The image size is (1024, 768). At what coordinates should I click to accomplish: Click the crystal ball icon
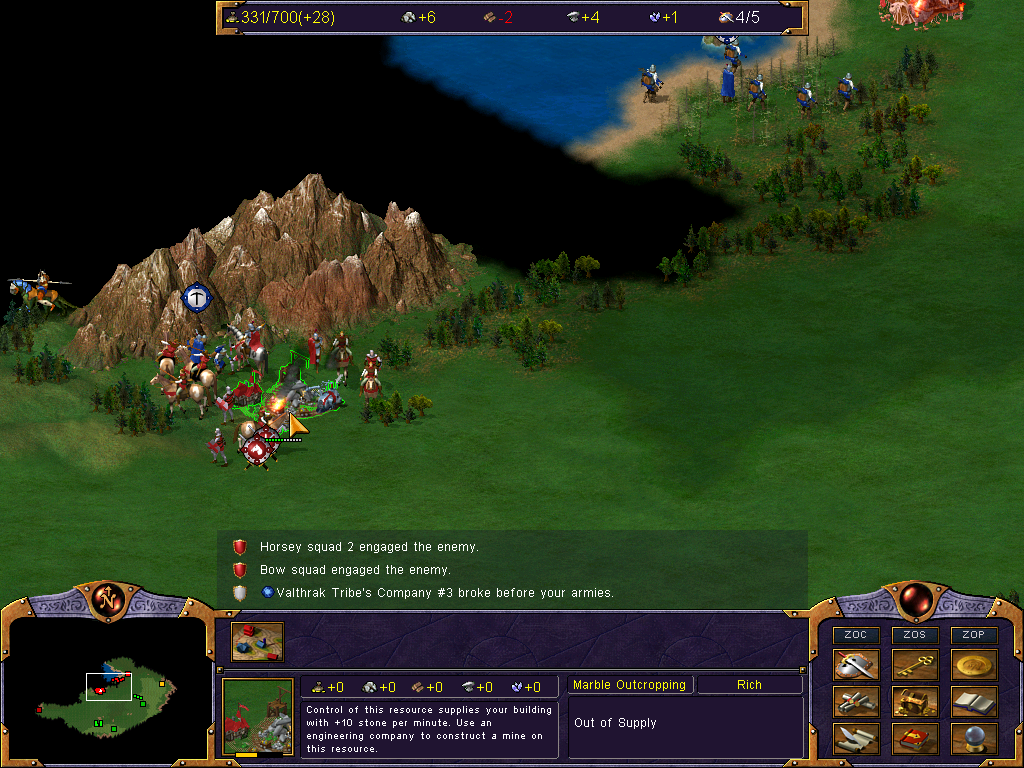[x=974, y=739]
